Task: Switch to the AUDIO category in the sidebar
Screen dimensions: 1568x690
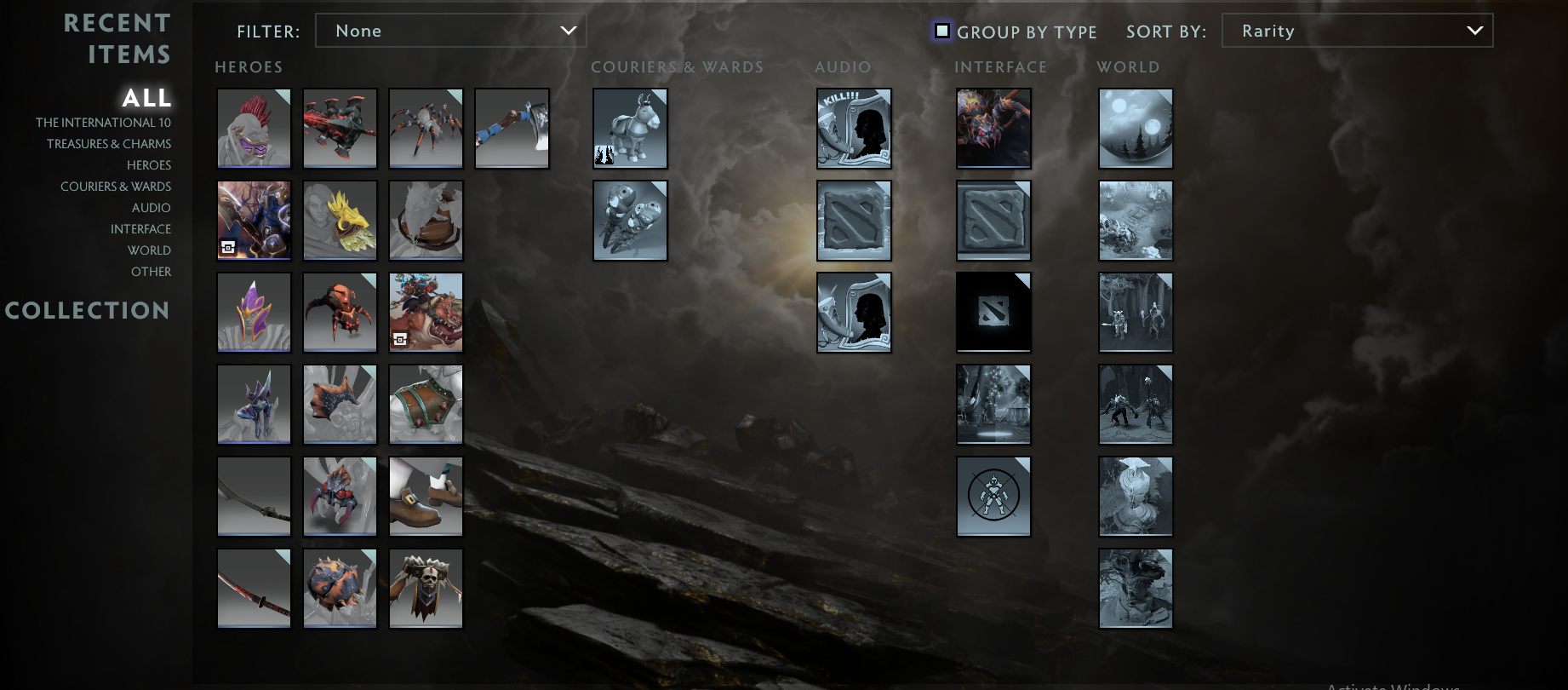Action: (x=152, y=207)
